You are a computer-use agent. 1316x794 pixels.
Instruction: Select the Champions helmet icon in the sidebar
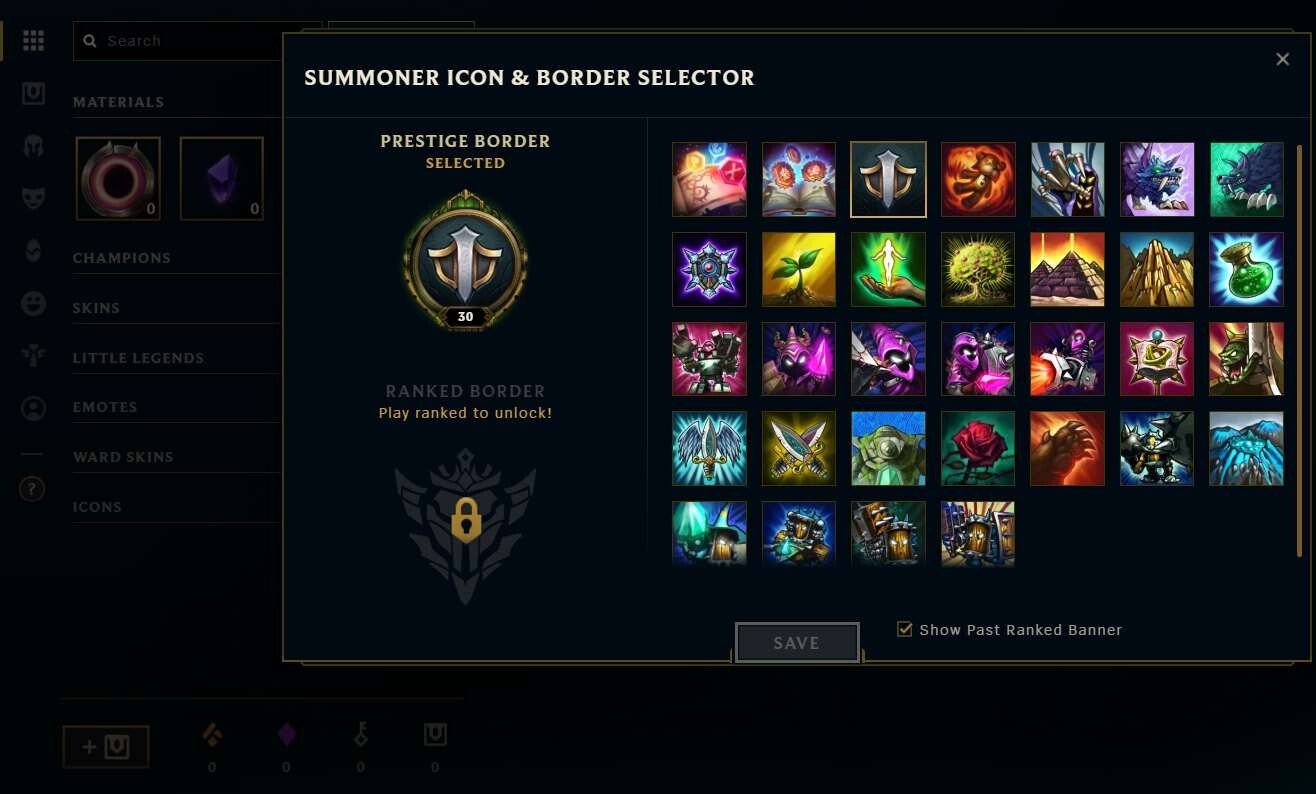[x=33, y=144]
